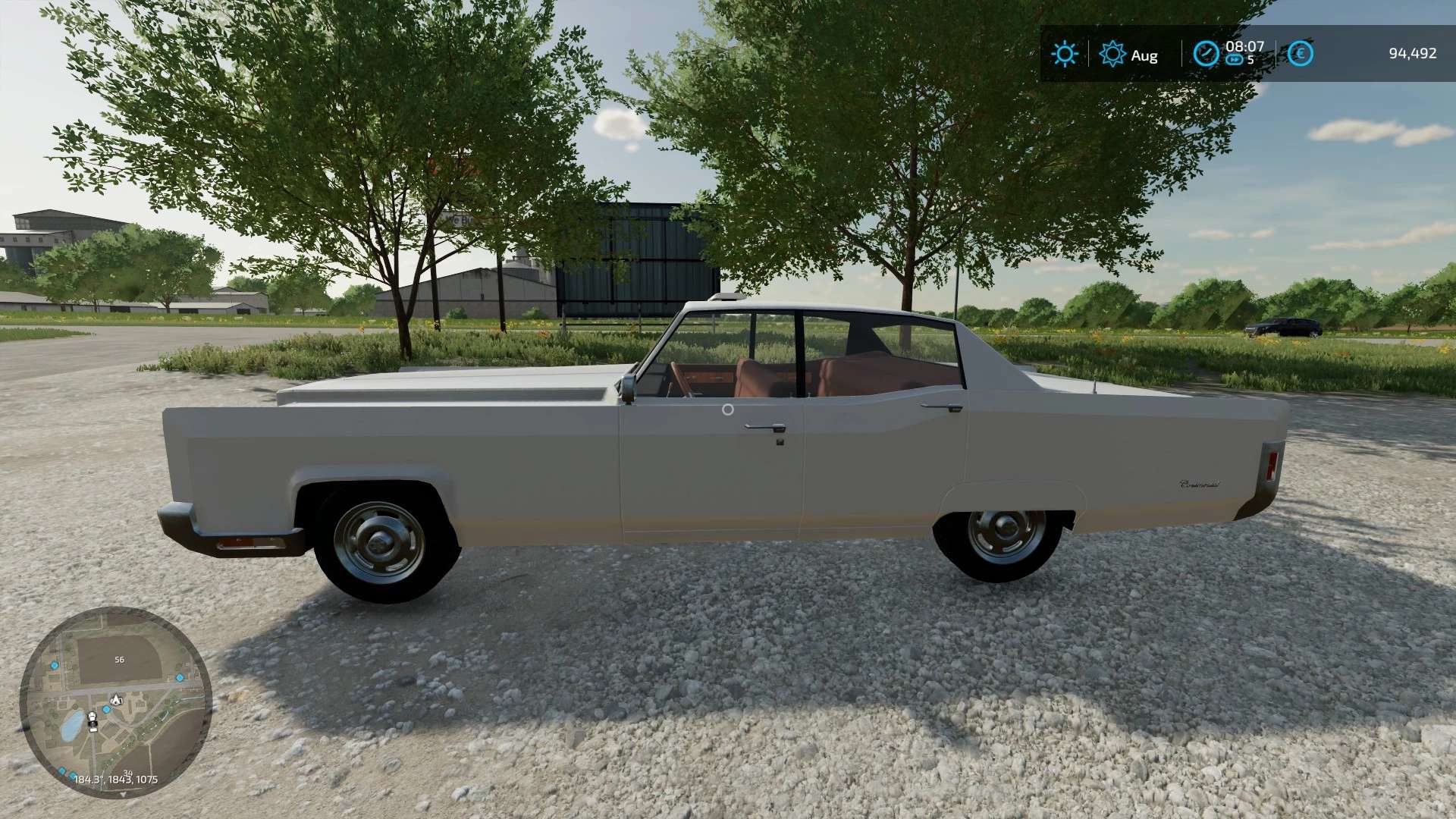Click the euro money icon

tap(1301, 54)
